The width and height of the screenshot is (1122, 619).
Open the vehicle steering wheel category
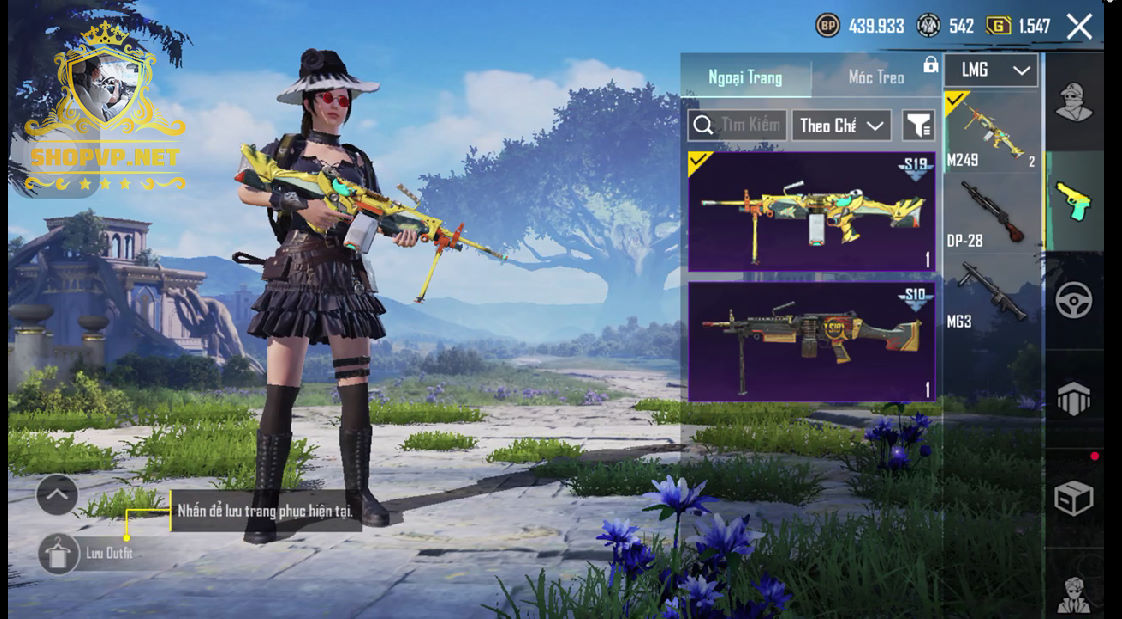1074,300
